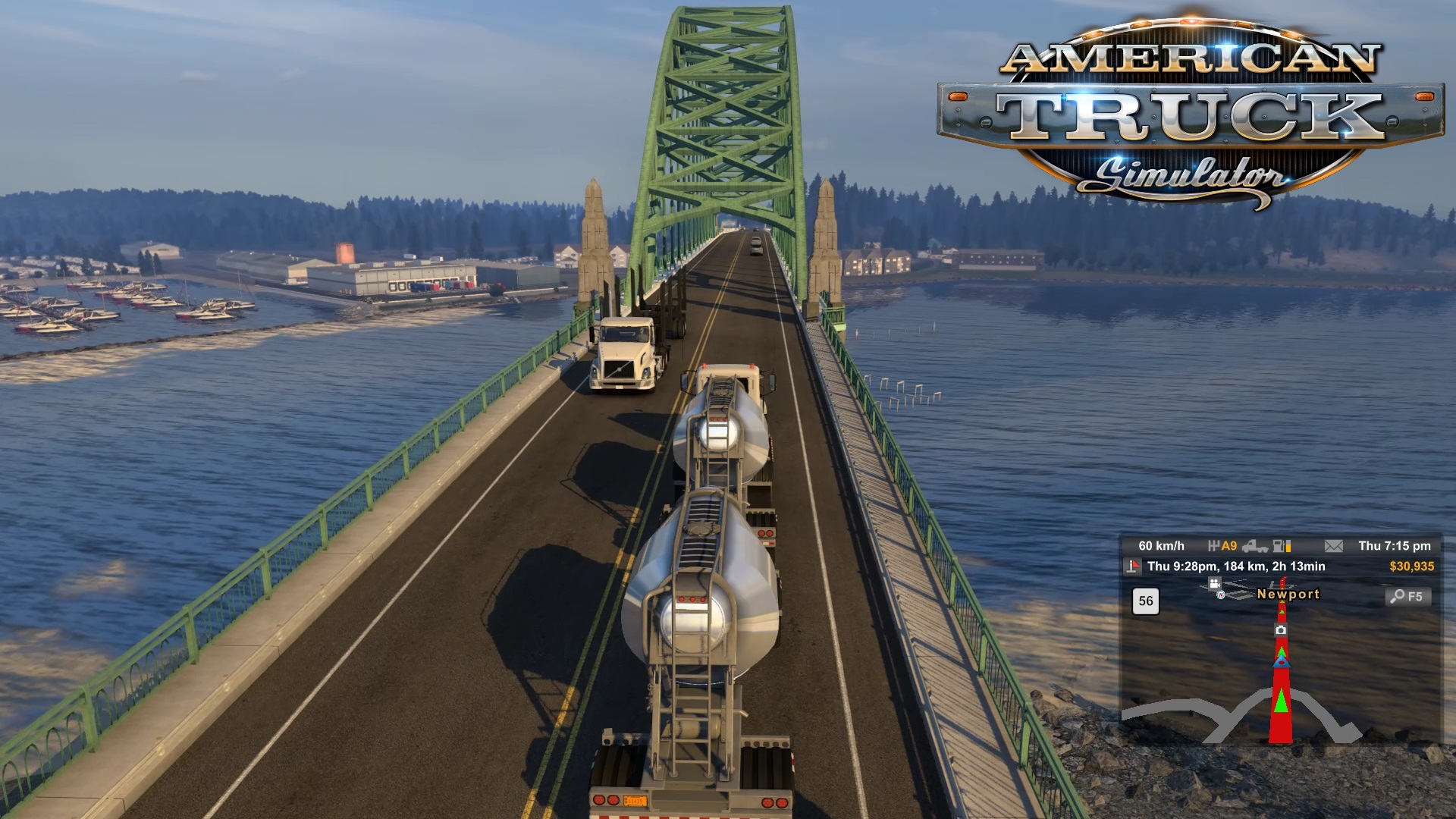Select the truck condition icon
1456x819 pixels.
(x=1256, y=548)
